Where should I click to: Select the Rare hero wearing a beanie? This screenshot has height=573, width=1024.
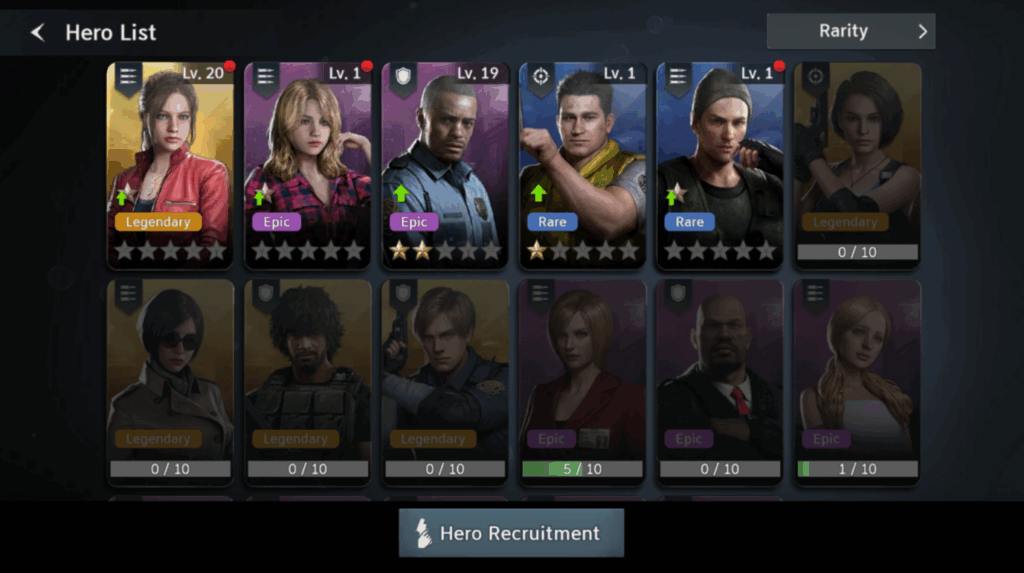point(719,165)
